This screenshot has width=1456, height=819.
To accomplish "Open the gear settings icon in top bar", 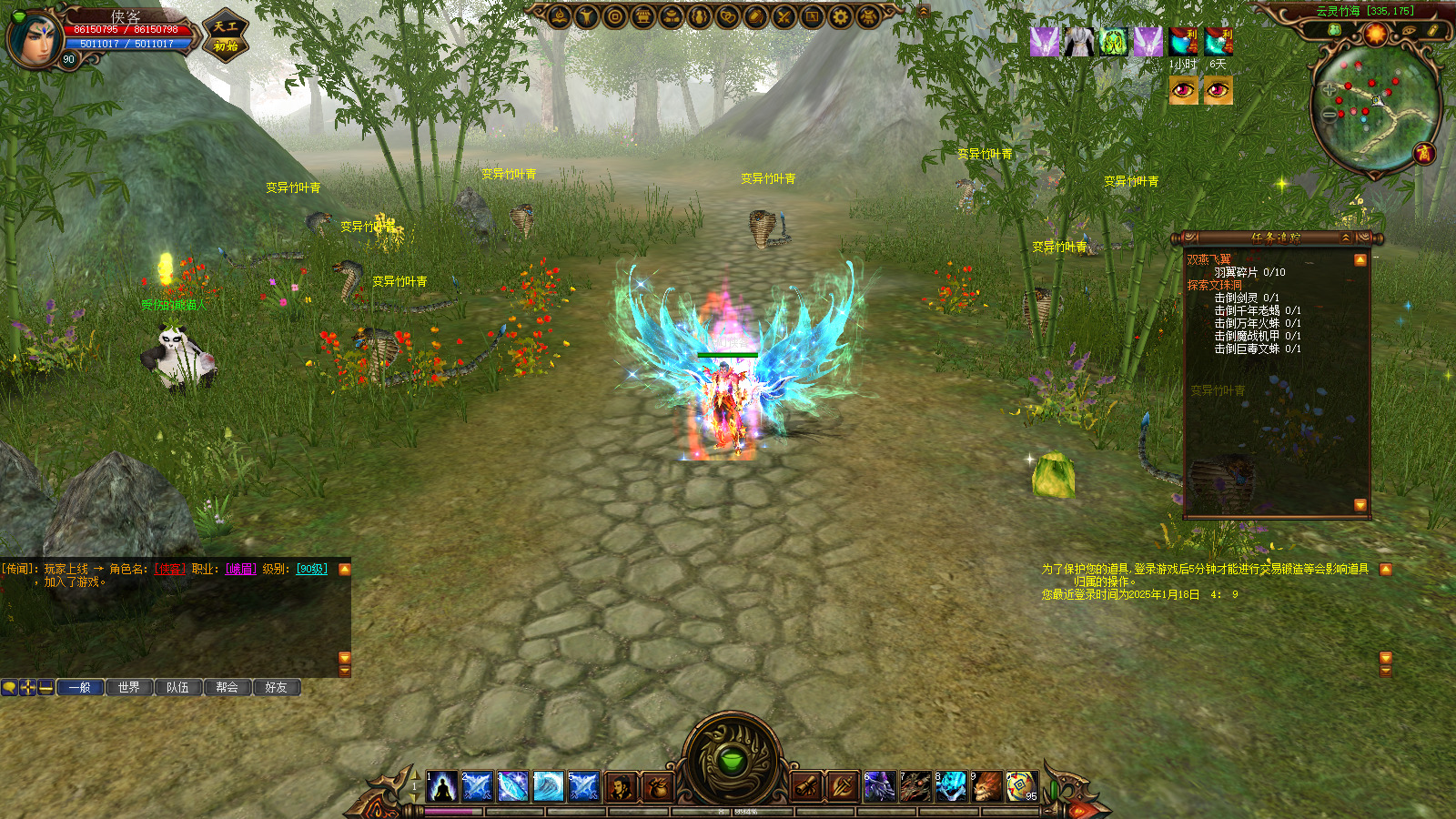I will (840, 16).
